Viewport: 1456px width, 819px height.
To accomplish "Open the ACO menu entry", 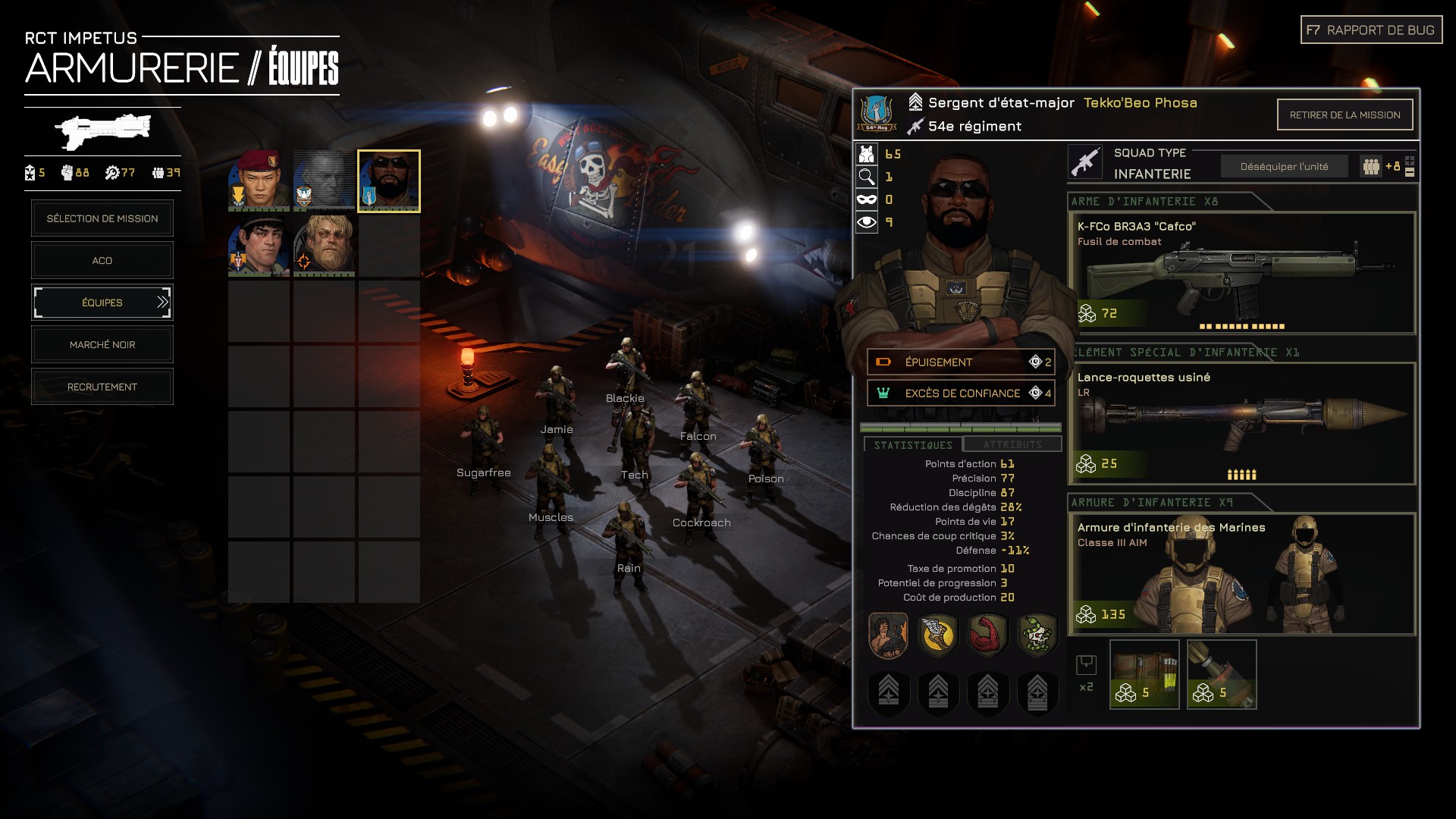I will [x=102, y=261].
